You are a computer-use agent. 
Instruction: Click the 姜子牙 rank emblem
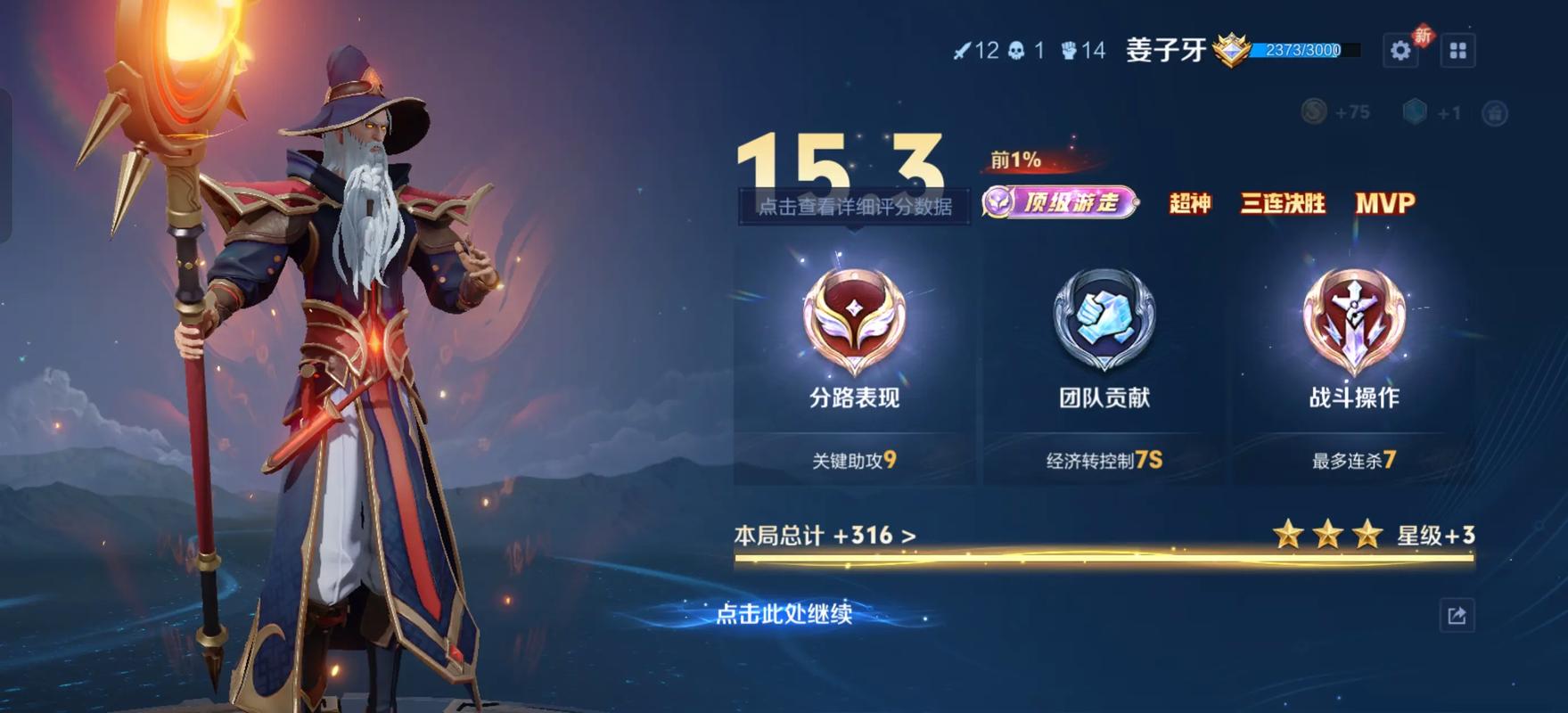tap(1231, 50)
